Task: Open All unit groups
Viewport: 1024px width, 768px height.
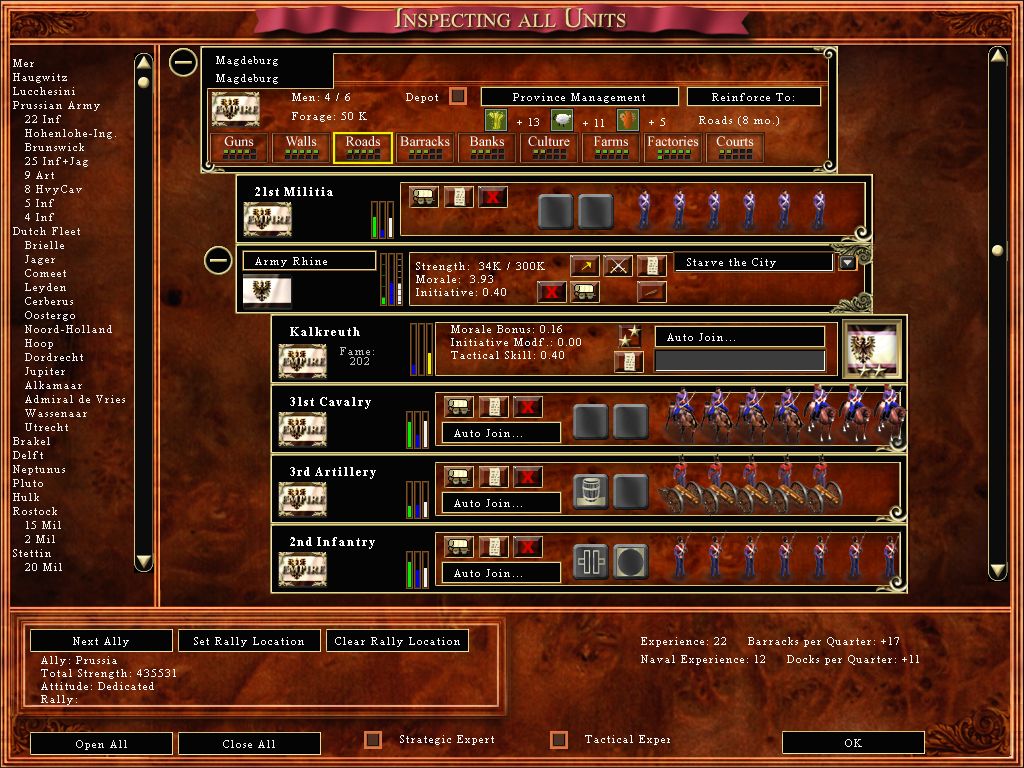Action: pyautogui.click(x=100, y=744)
